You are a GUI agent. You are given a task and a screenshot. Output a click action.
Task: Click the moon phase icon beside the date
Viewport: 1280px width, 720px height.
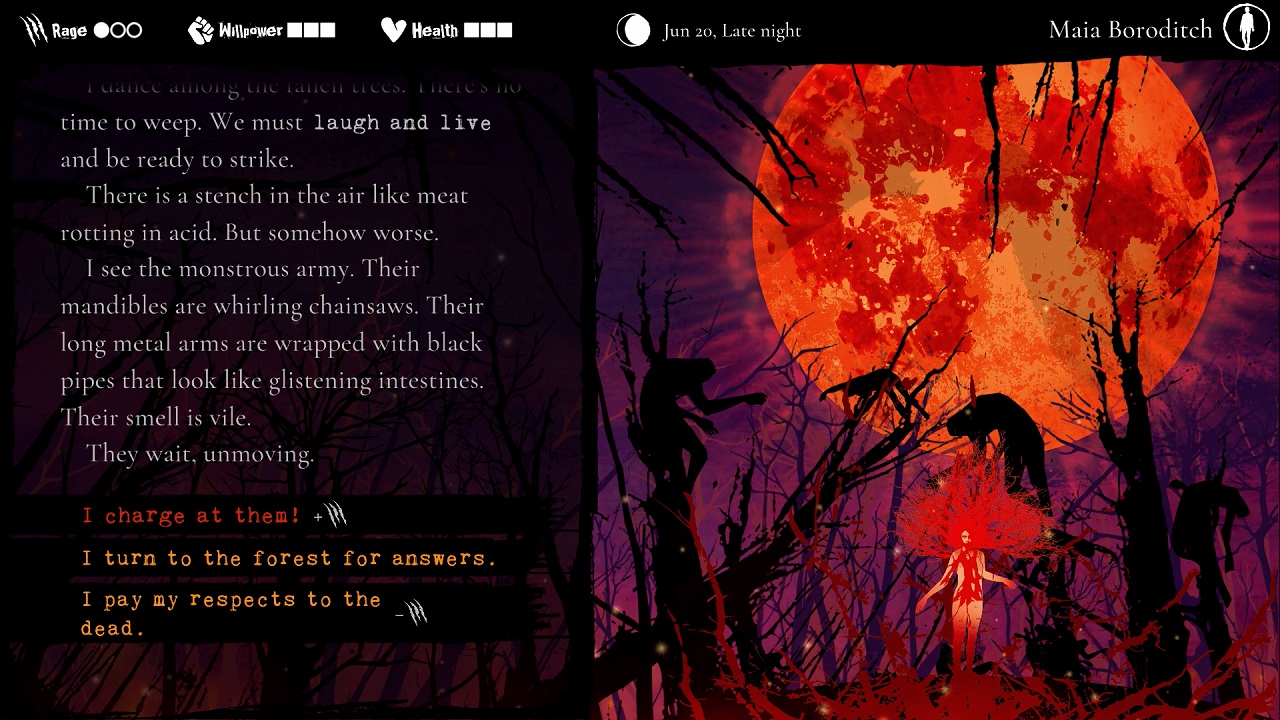click(633, 31)
